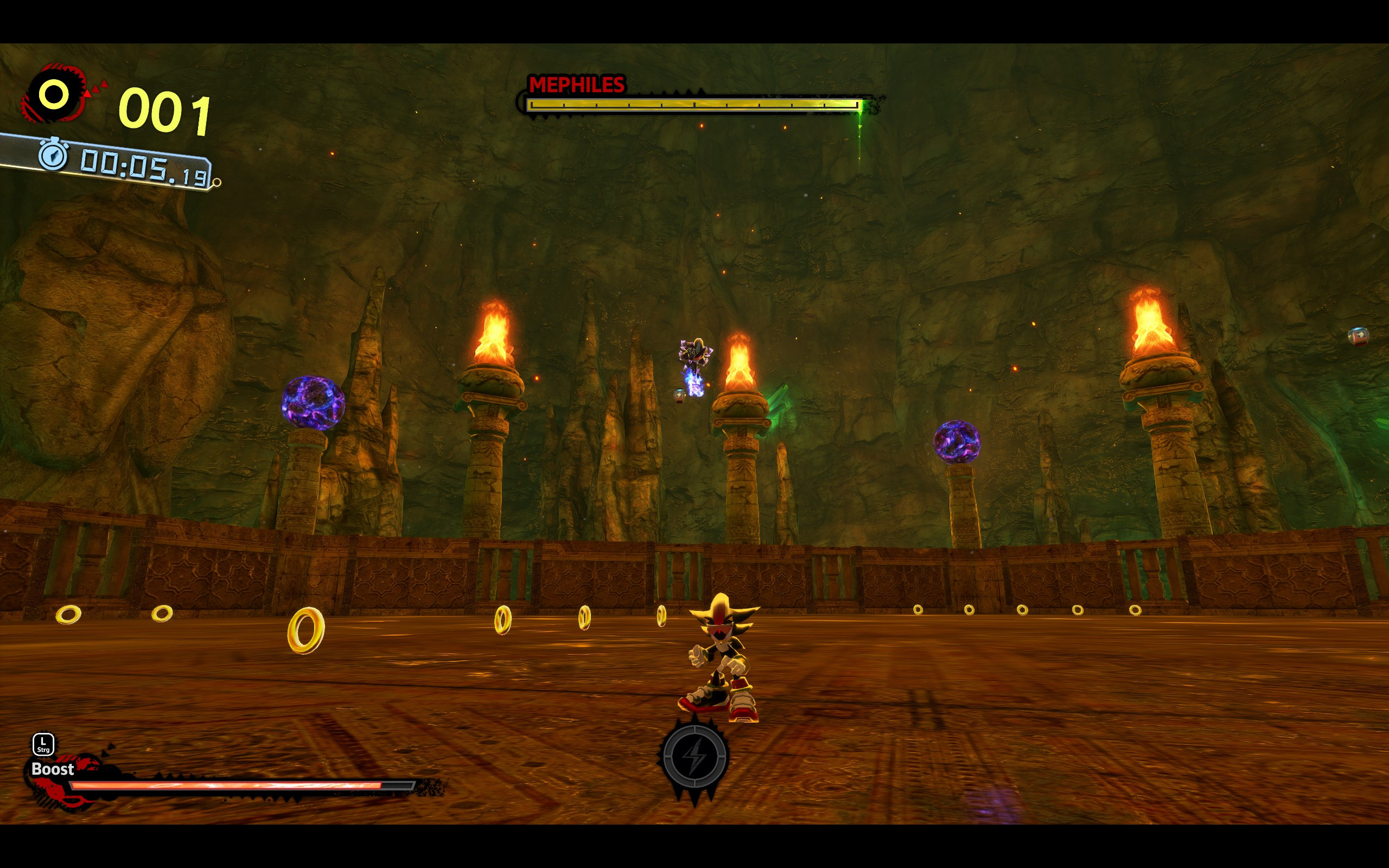This screenshot has width=1389, height=868.
Task: Click the L Strg key prompt icon
Action: (42, 744)
